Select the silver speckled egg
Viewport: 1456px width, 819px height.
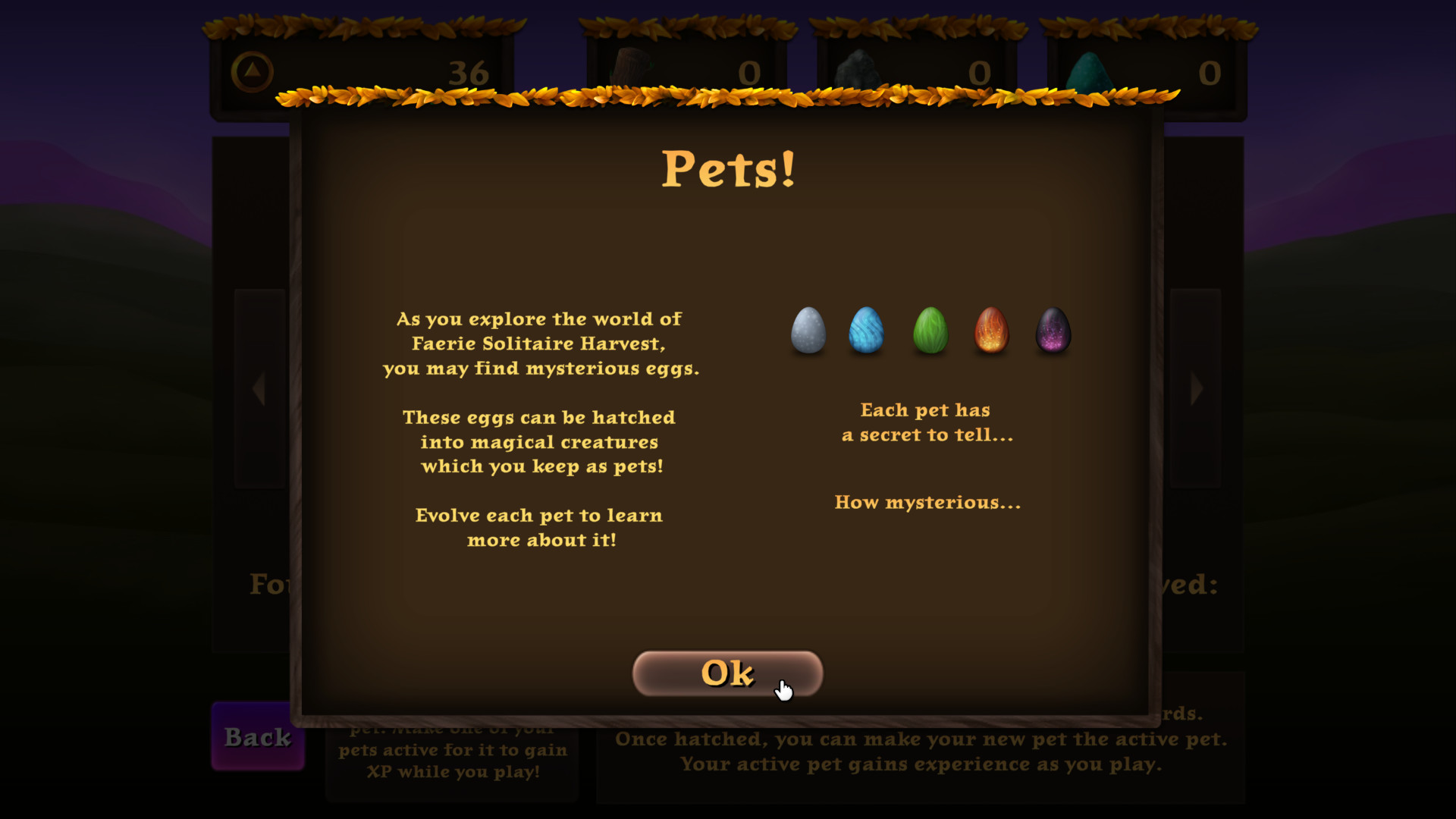(x=808, y=331)
